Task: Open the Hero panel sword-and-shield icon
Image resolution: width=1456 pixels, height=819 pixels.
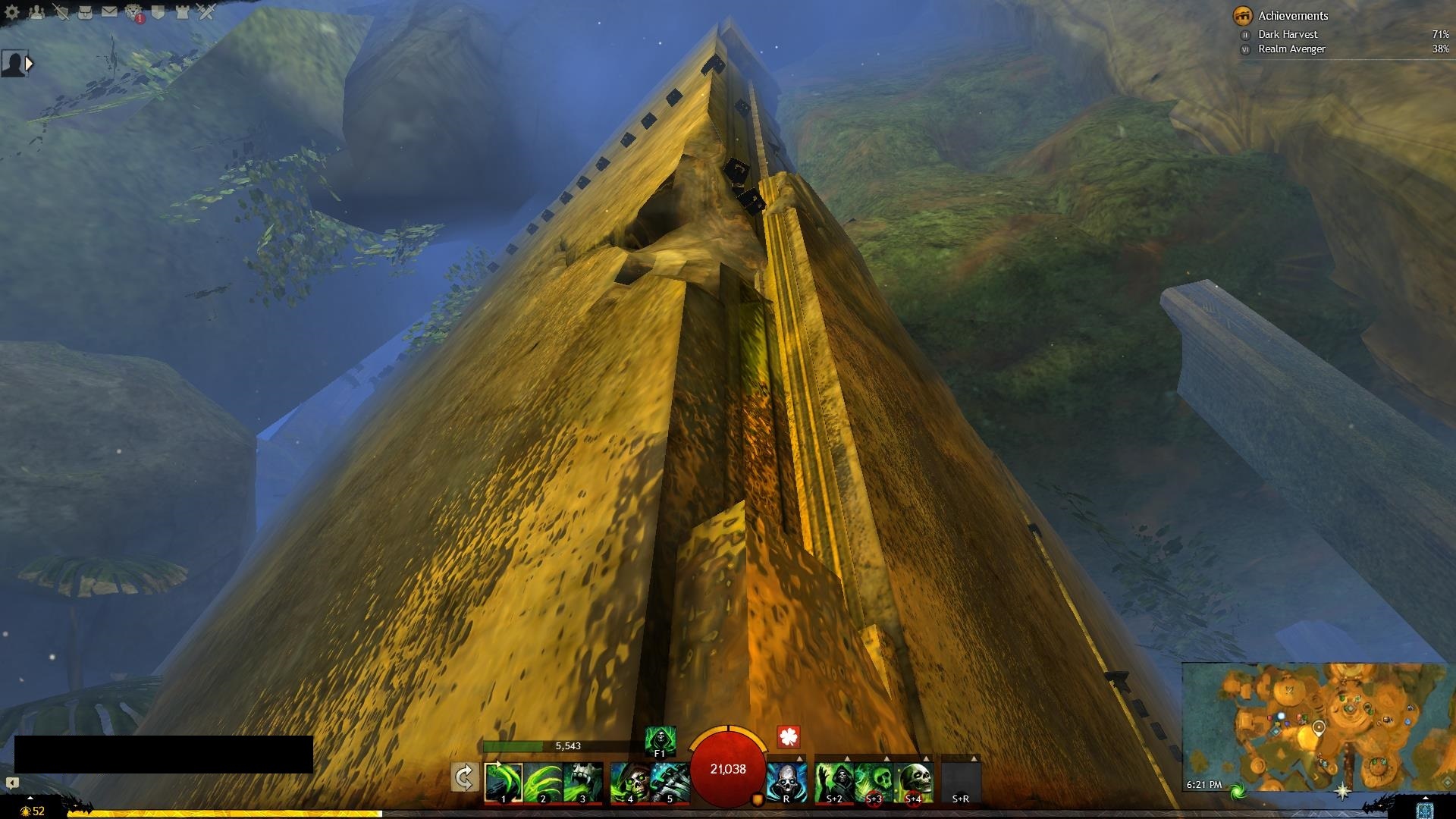Action: [61, 12]
